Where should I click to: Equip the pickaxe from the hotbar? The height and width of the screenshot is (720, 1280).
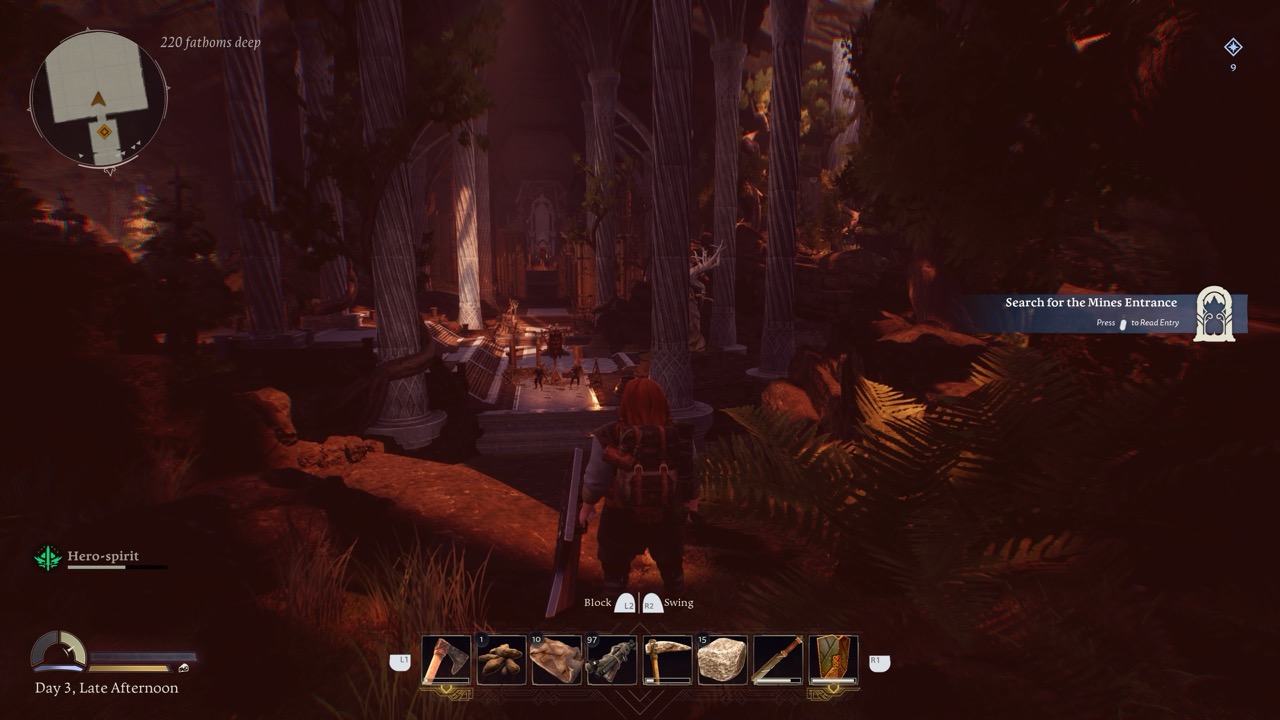(x=667, y=660)
